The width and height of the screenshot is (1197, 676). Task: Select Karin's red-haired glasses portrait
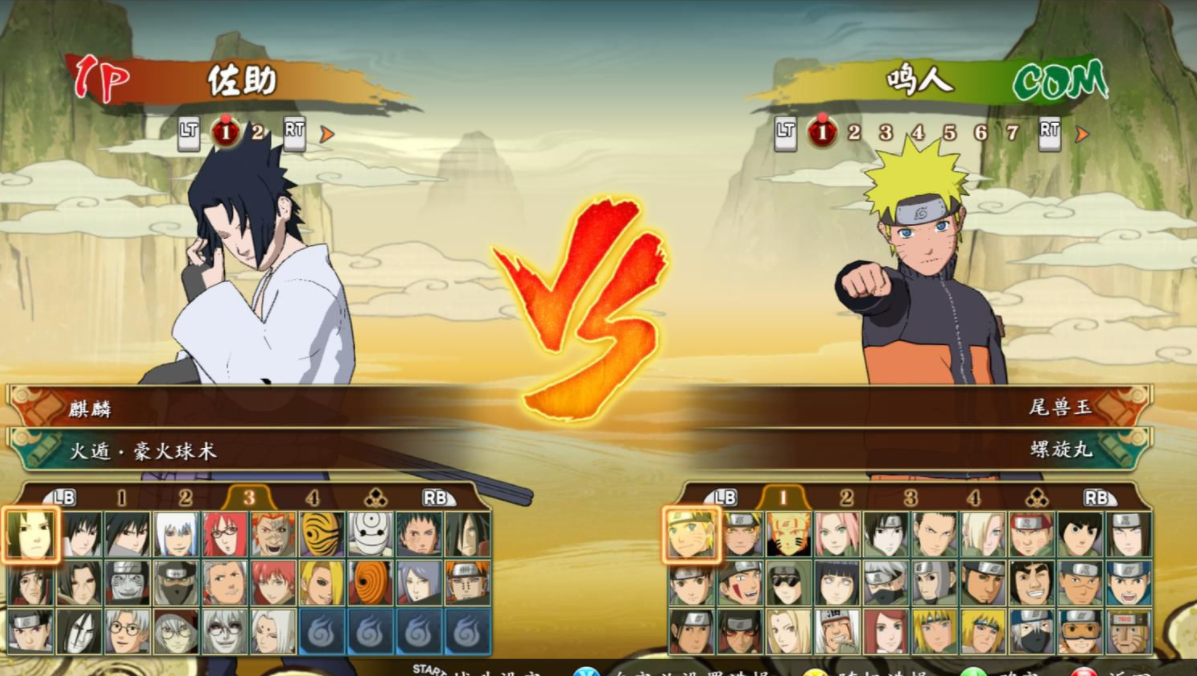[x=226, y=535]
